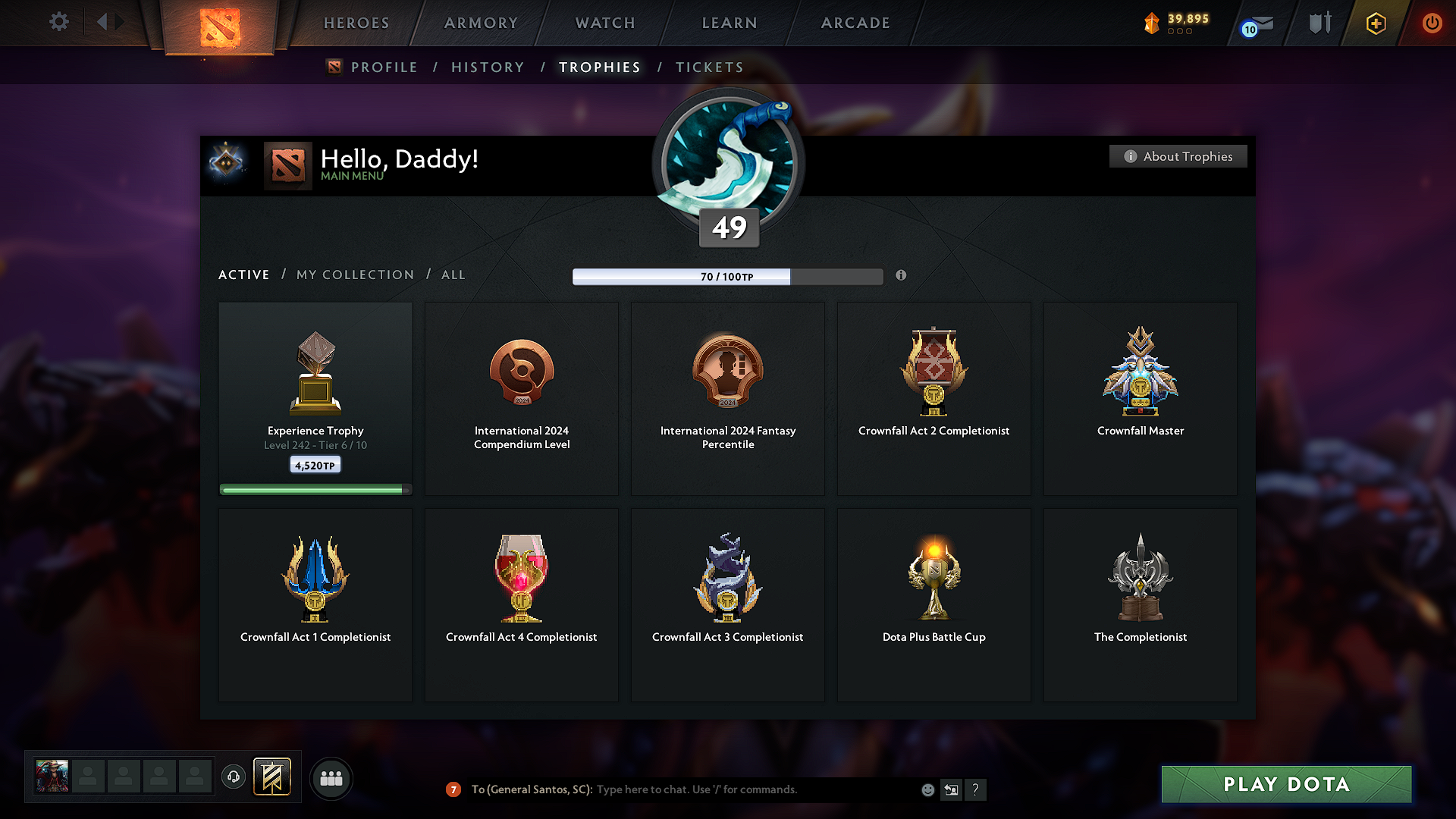1456x819 pixels.
Task: Switch to the MY COLLECTION tab
Action: 354,275
